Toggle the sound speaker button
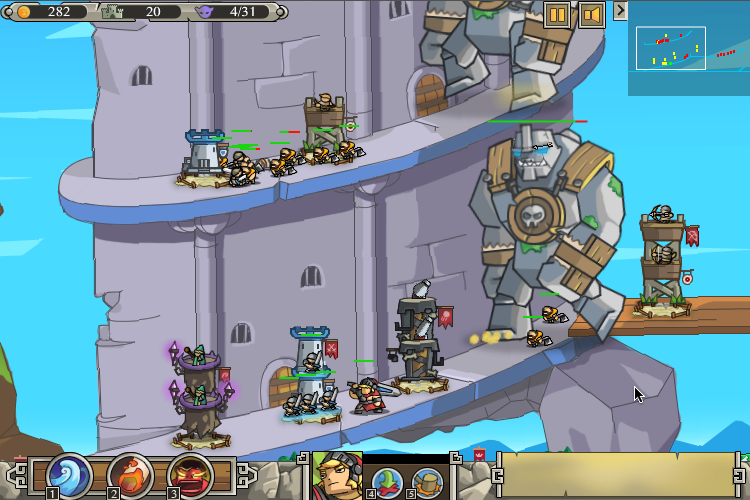This screenshot has height=500, width=750. [x=591, y=15]
